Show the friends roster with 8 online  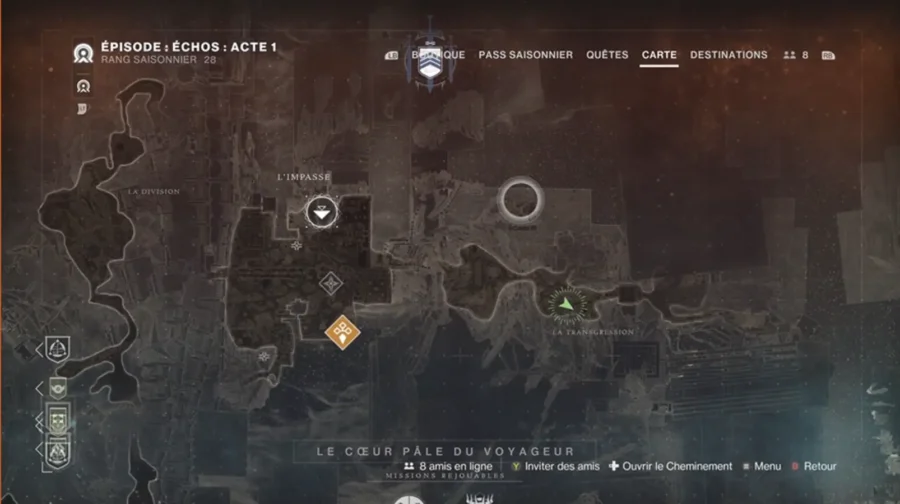click(x=795, y=55)
